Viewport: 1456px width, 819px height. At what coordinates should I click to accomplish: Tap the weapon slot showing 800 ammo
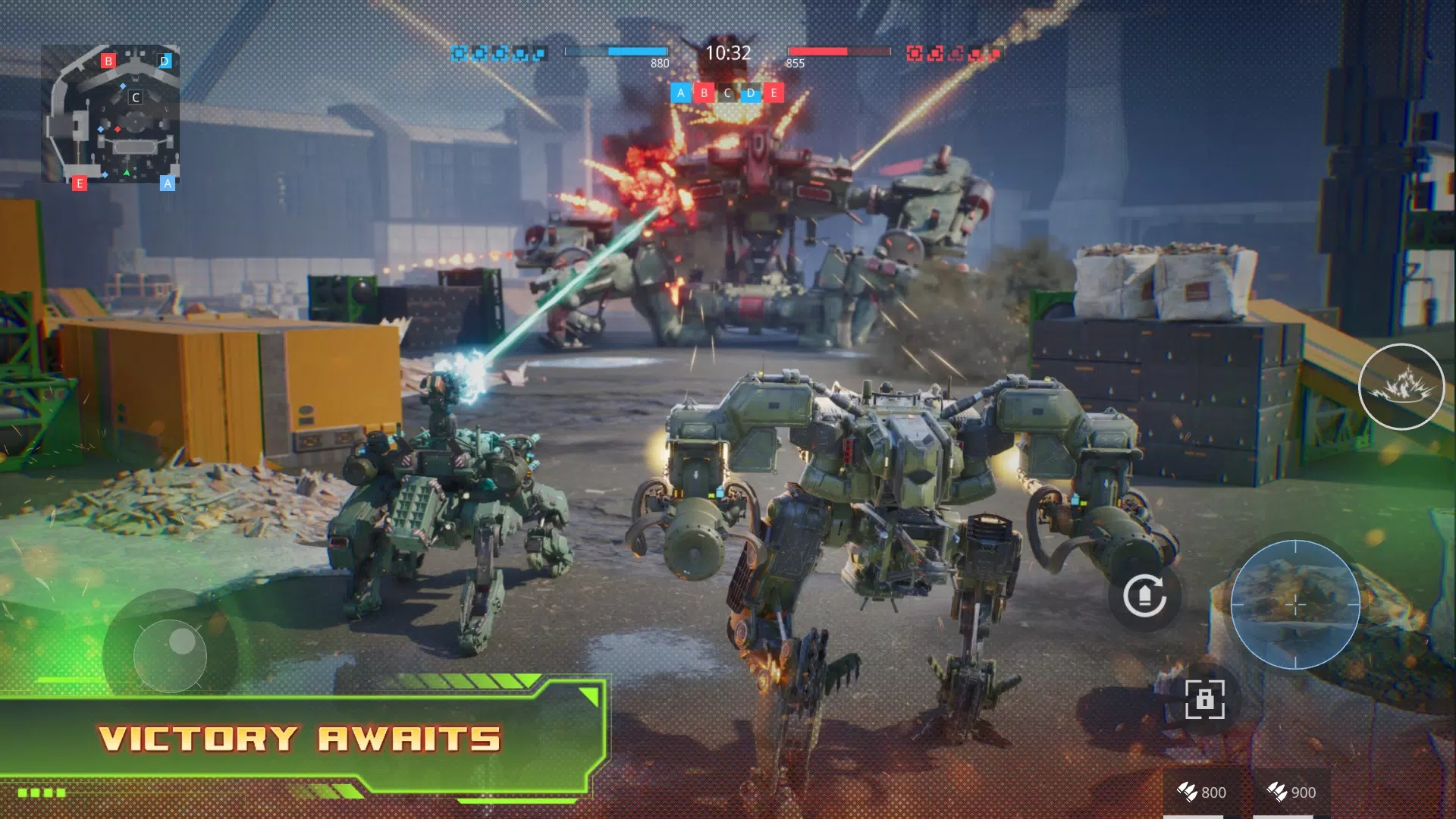coord(1201,792)
